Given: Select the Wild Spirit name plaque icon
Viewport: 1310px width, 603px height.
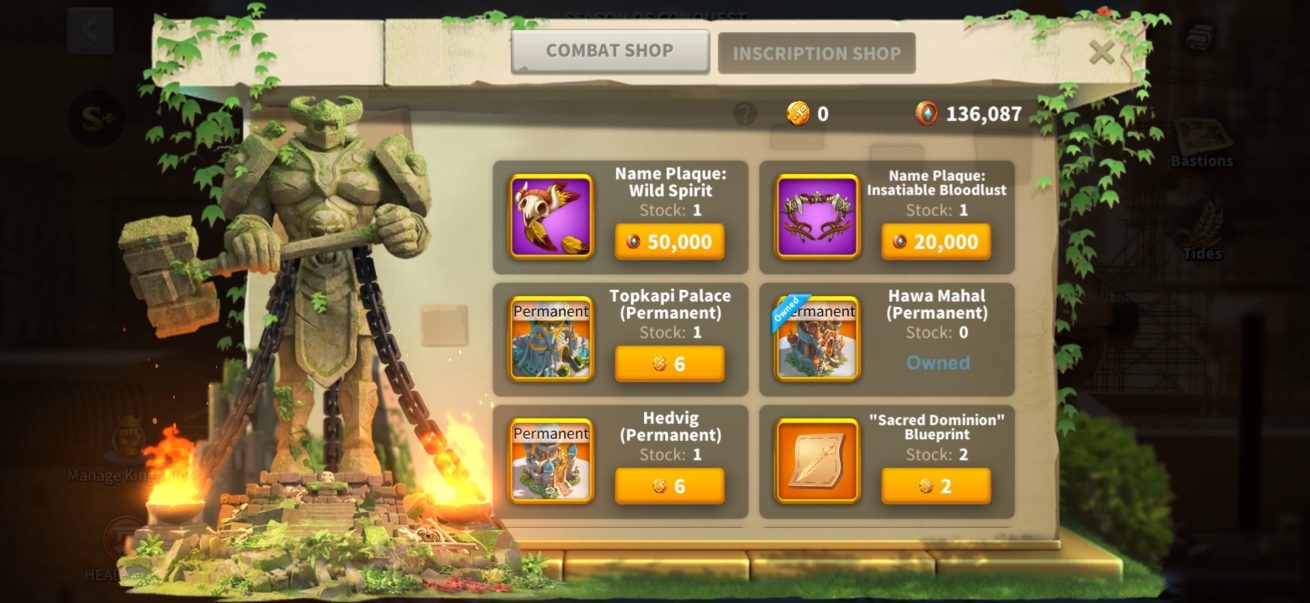Looking at the screenshot, I should coord(551,217).
